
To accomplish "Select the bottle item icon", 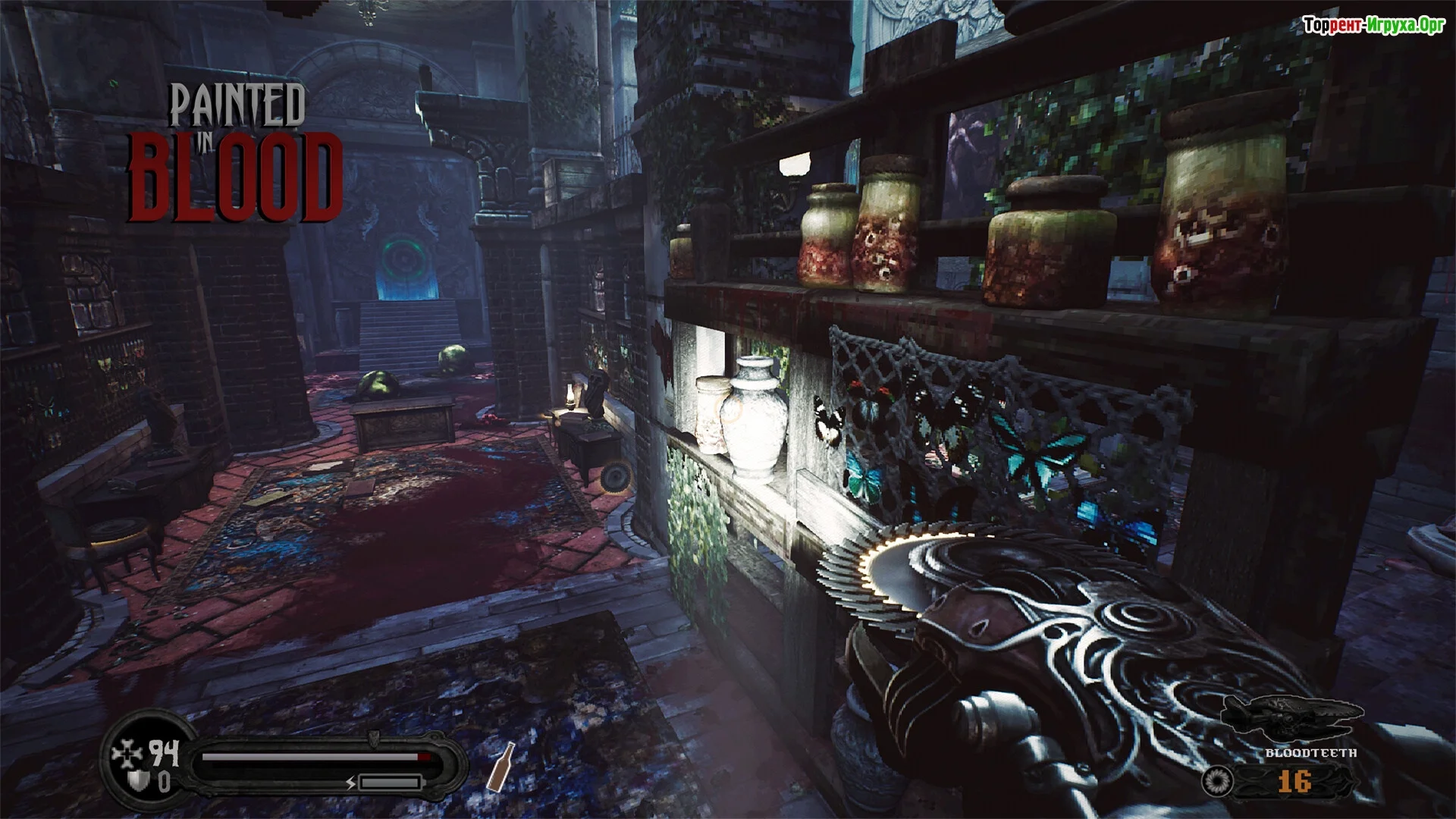I will [500, 766].
